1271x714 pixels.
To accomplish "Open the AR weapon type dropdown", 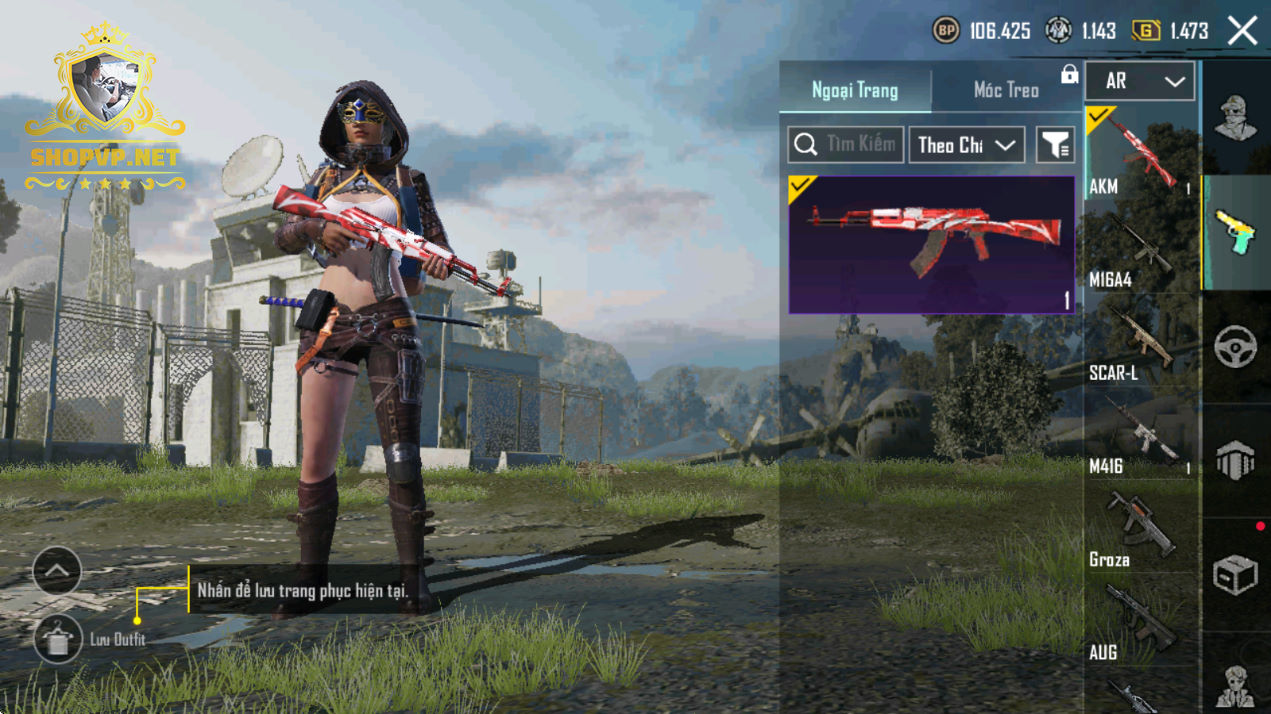I will pyautogui.click(x=1139, y=81).
